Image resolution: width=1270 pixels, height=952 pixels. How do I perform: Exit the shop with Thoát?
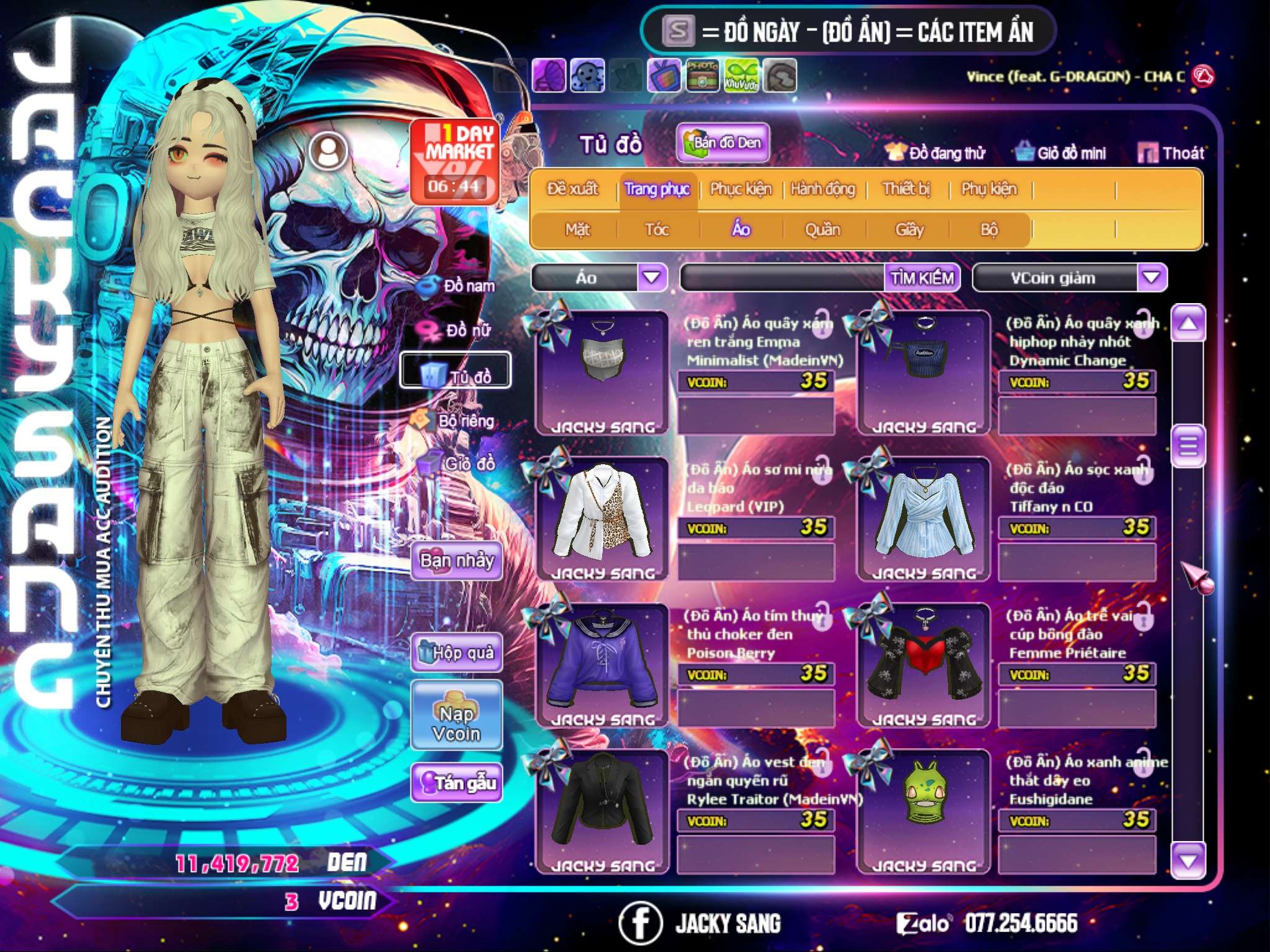click(x=1171, y=153)
